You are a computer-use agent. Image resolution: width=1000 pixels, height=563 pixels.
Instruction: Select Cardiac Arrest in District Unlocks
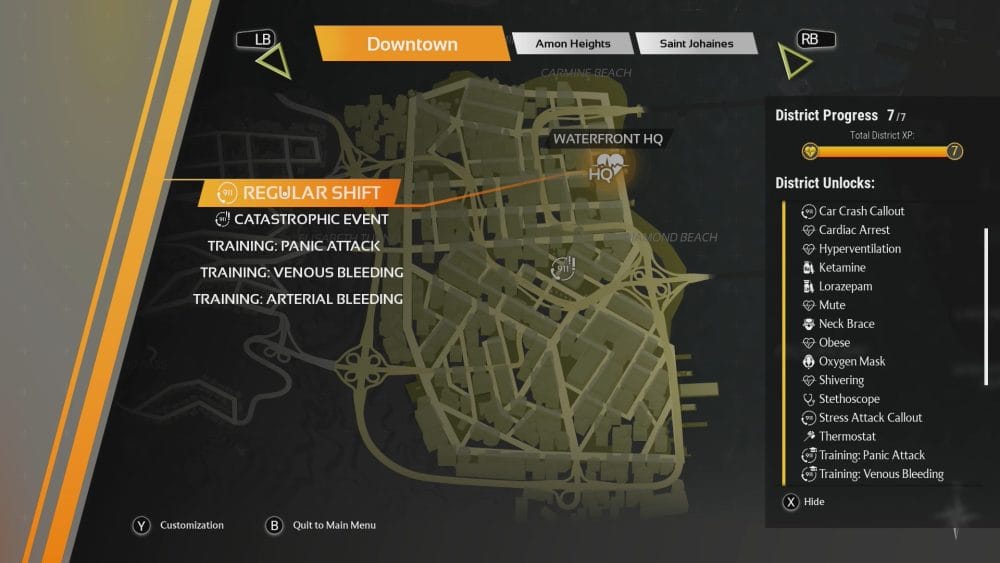(854, 230)
